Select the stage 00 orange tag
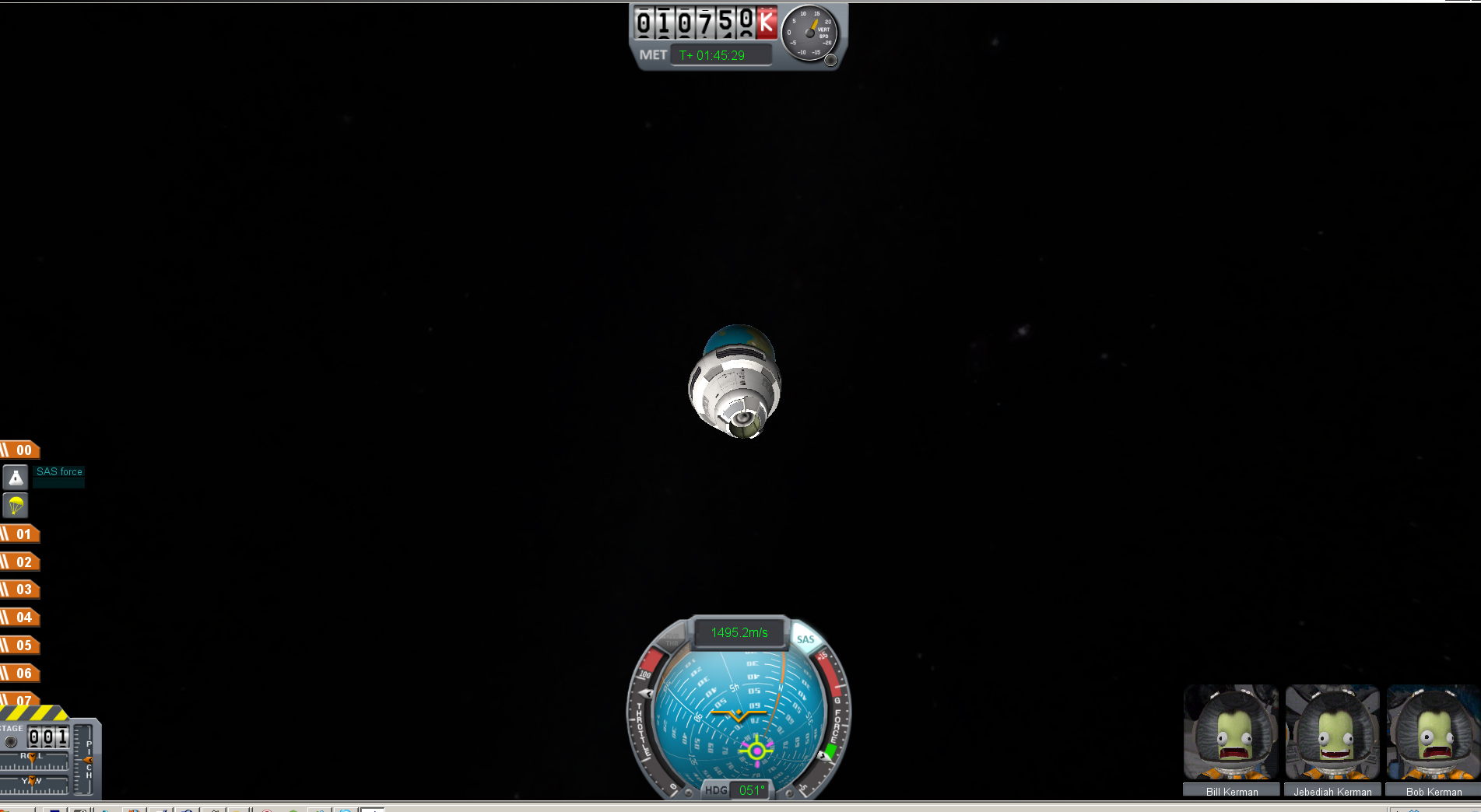This screenshot has width=1481, height=812. click(21, 450)
